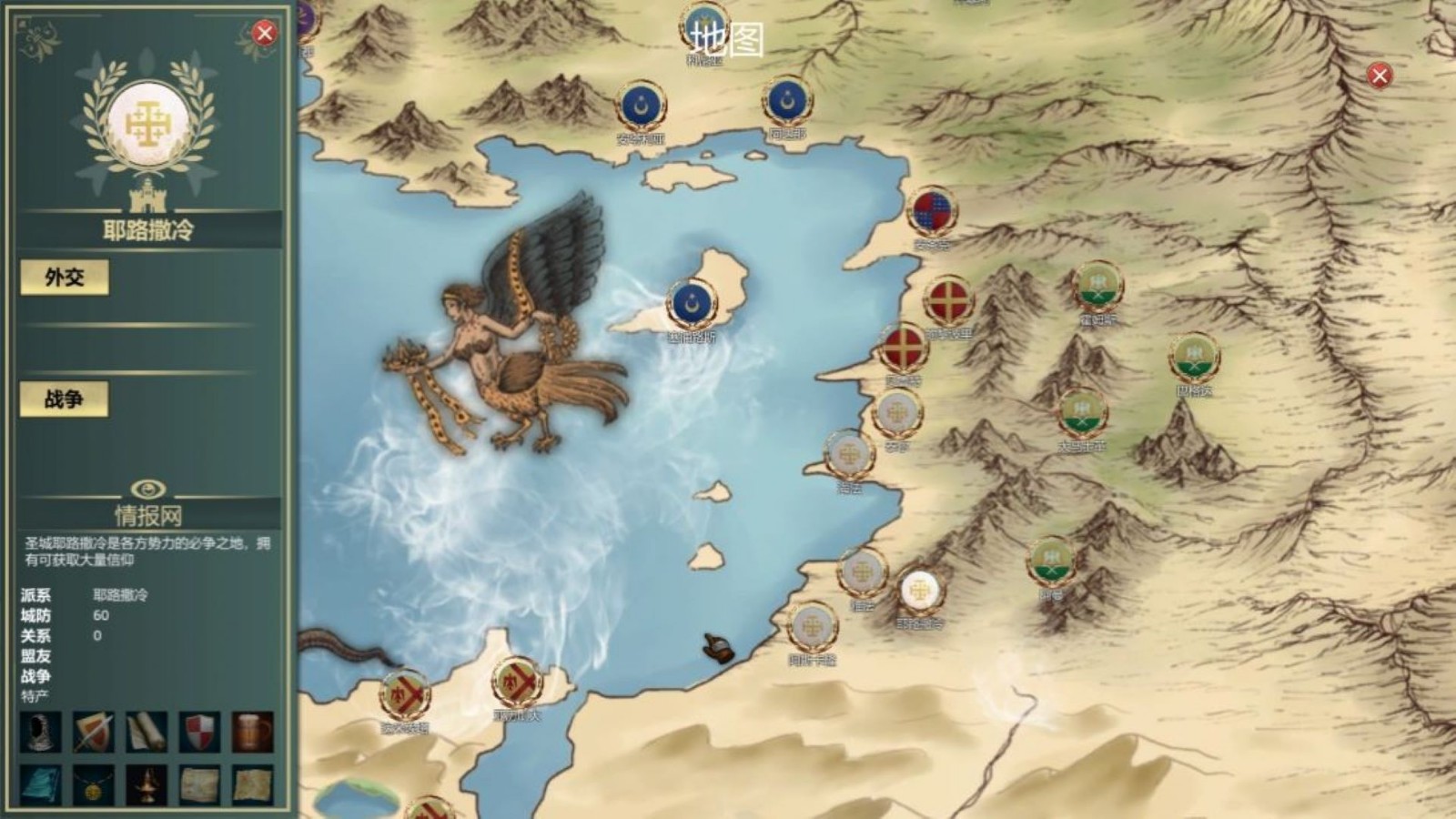Screen dimensions: 1456x819
Task: Choose the gold medallion necklace item
Action: coord(94,784)
